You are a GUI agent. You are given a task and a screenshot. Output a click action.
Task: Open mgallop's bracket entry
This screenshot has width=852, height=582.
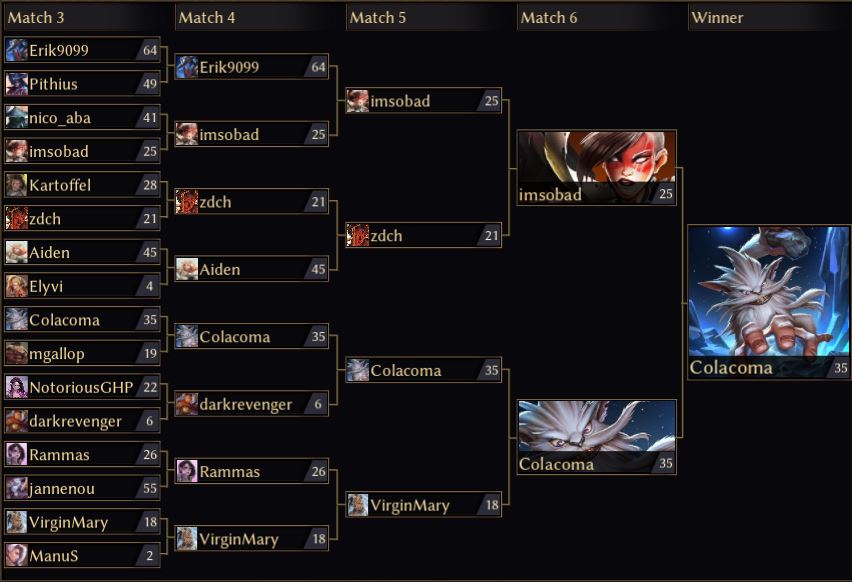coord(82,354)
